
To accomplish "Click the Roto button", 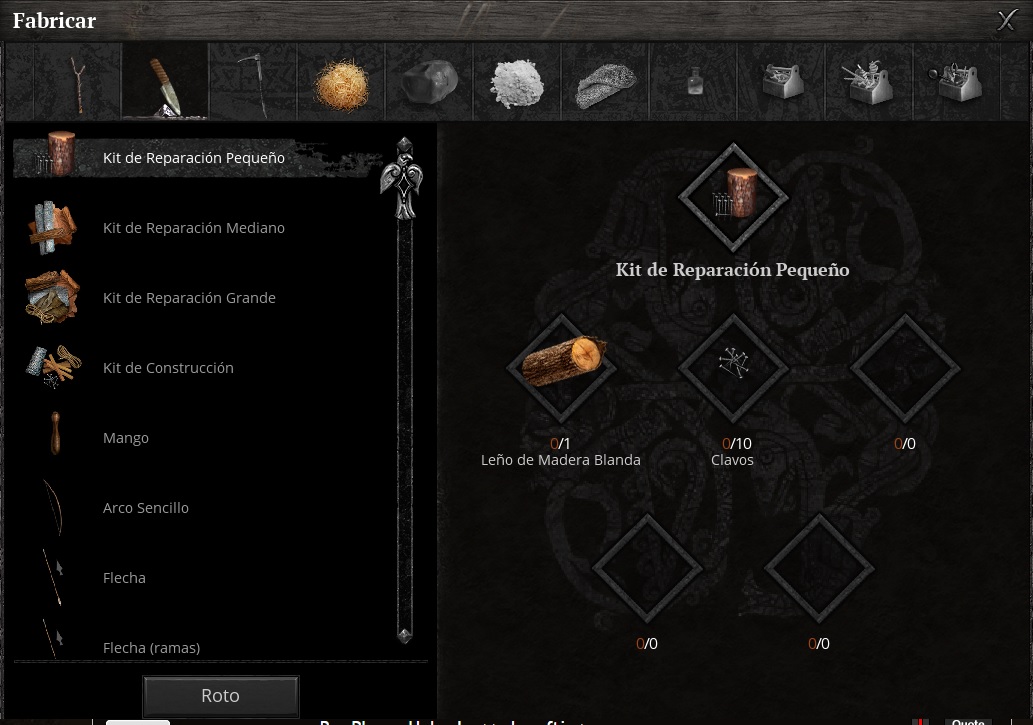I will coord(220,696).
